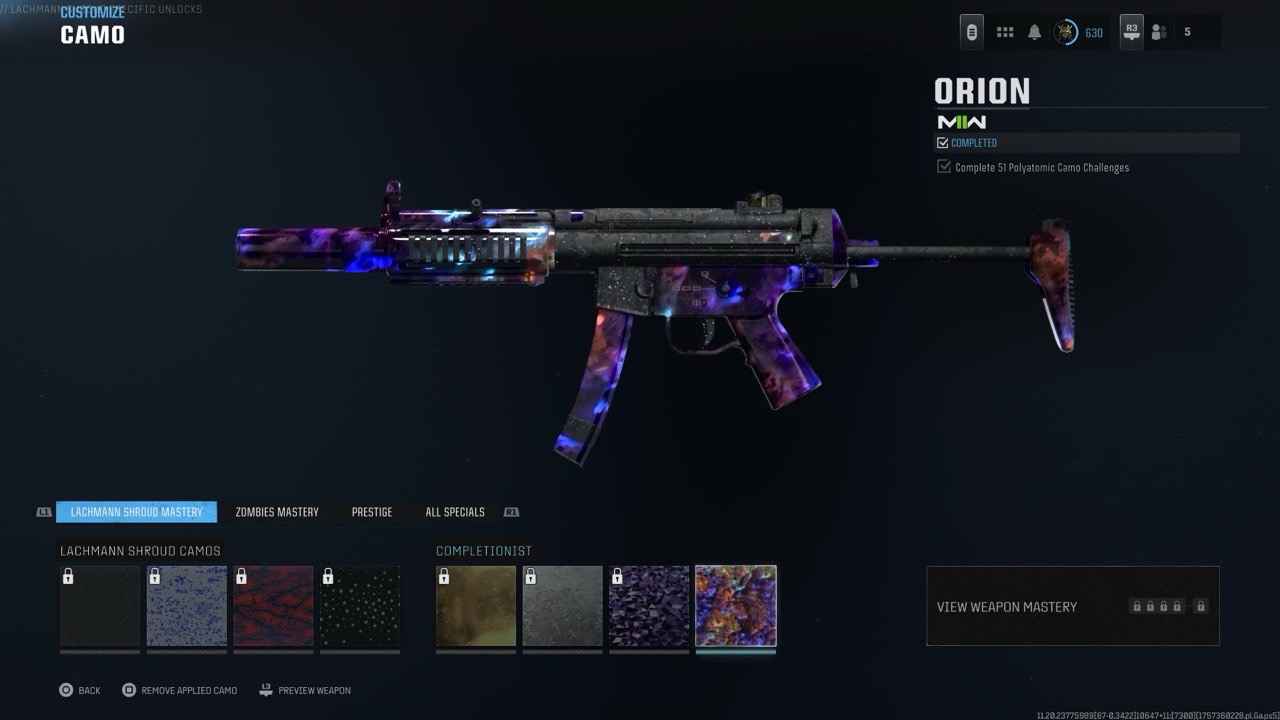Open the Prestige camo tab
Screen dimensions: 1280x720
tap(372, 512)
